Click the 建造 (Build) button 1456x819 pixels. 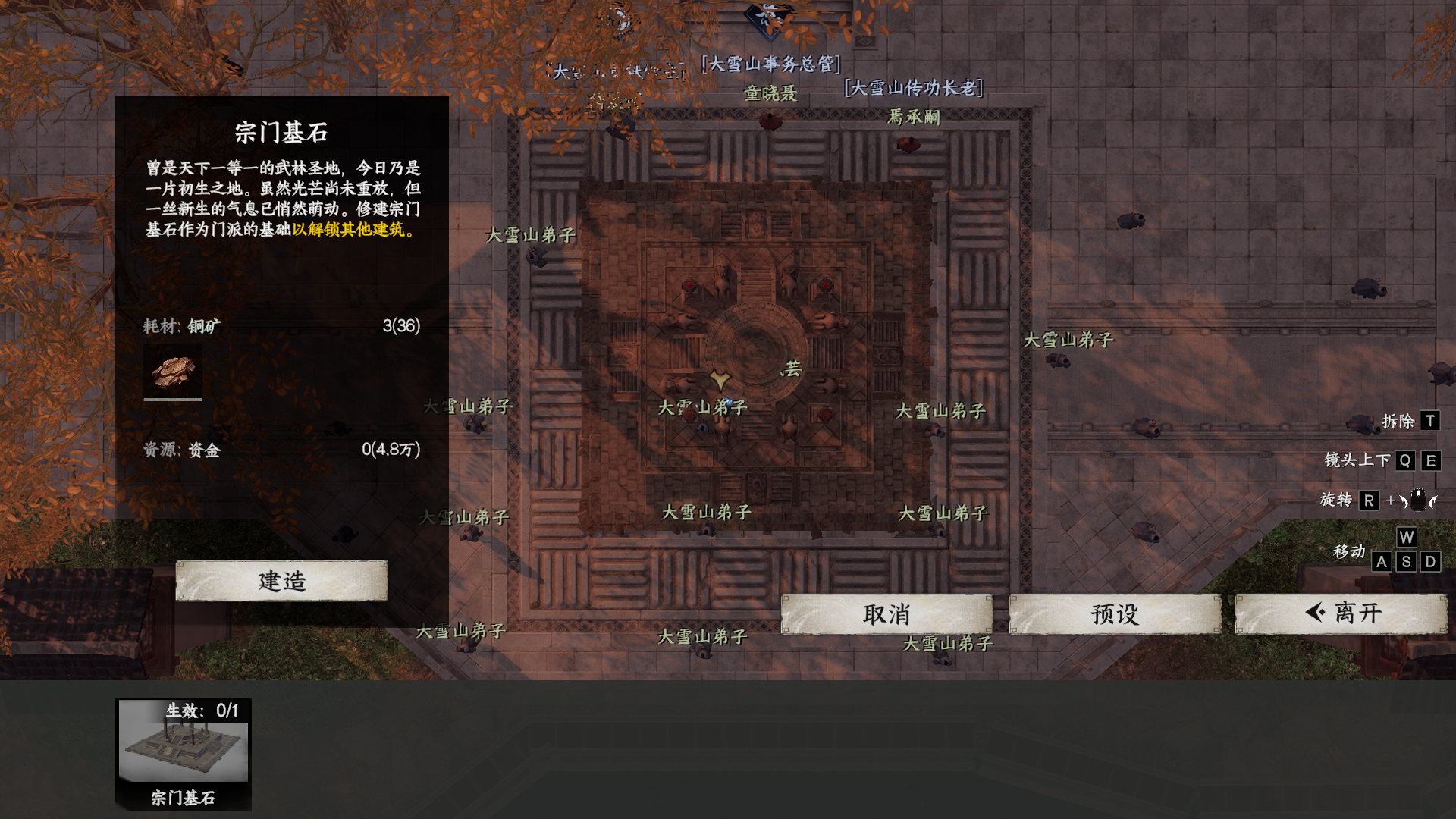coord(281,581)
